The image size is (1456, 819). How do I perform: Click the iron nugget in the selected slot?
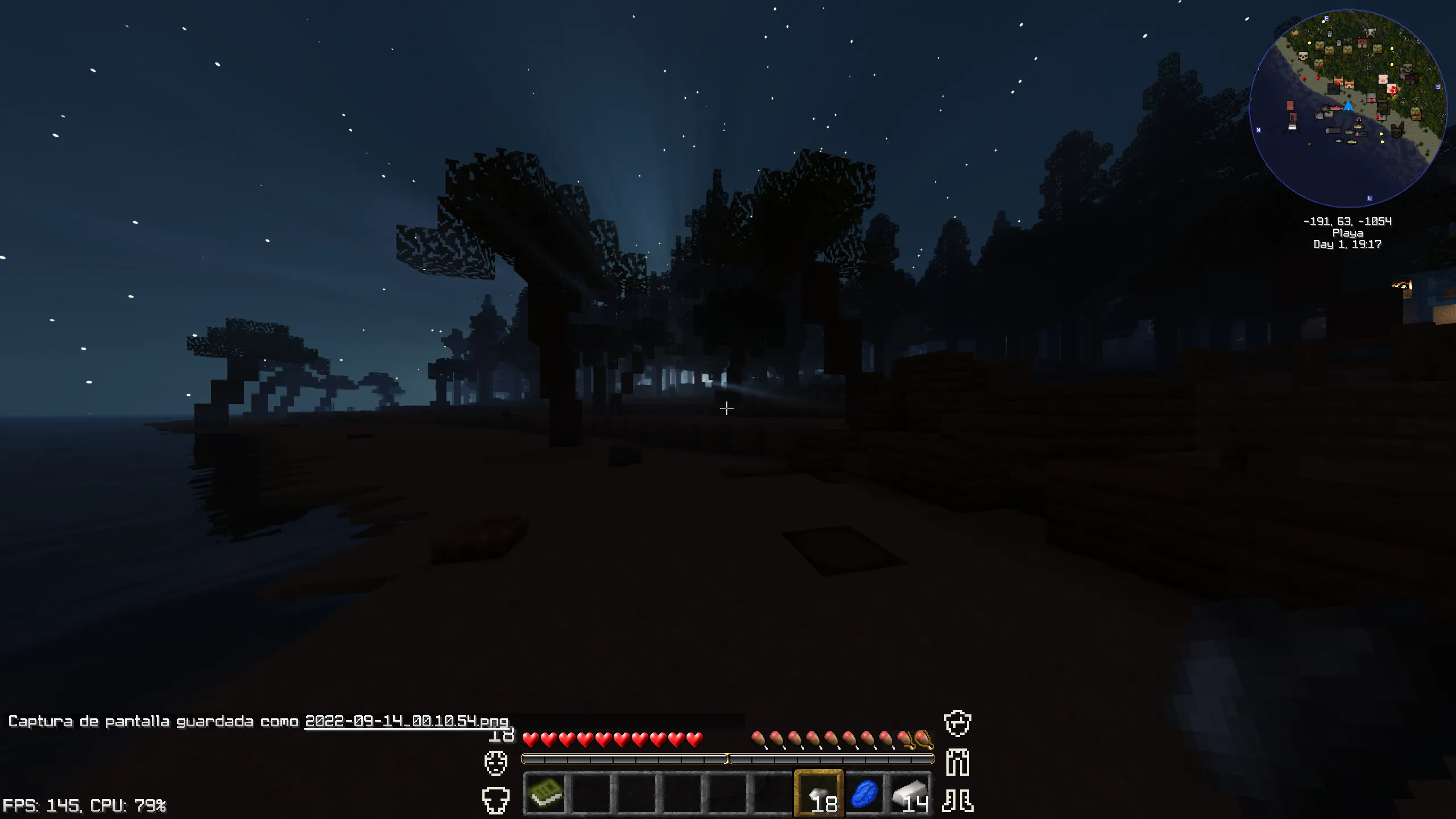[x=820, y=794]
